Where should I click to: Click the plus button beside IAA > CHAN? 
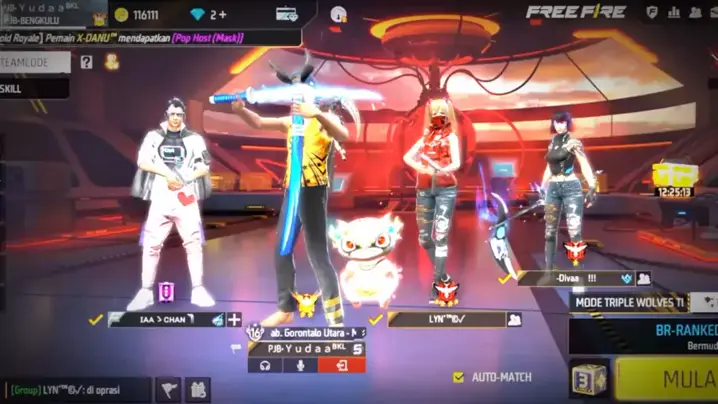coord(234,319)
